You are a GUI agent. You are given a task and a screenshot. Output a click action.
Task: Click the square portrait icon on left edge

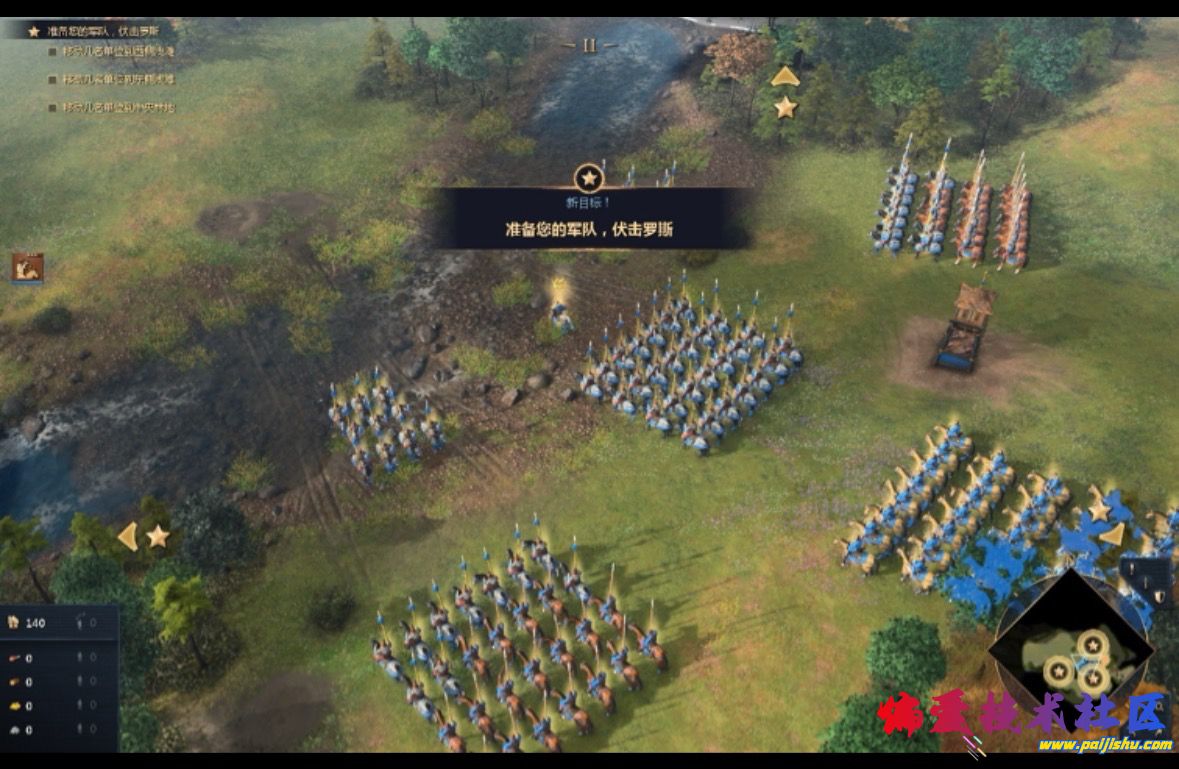pos(27,267)
